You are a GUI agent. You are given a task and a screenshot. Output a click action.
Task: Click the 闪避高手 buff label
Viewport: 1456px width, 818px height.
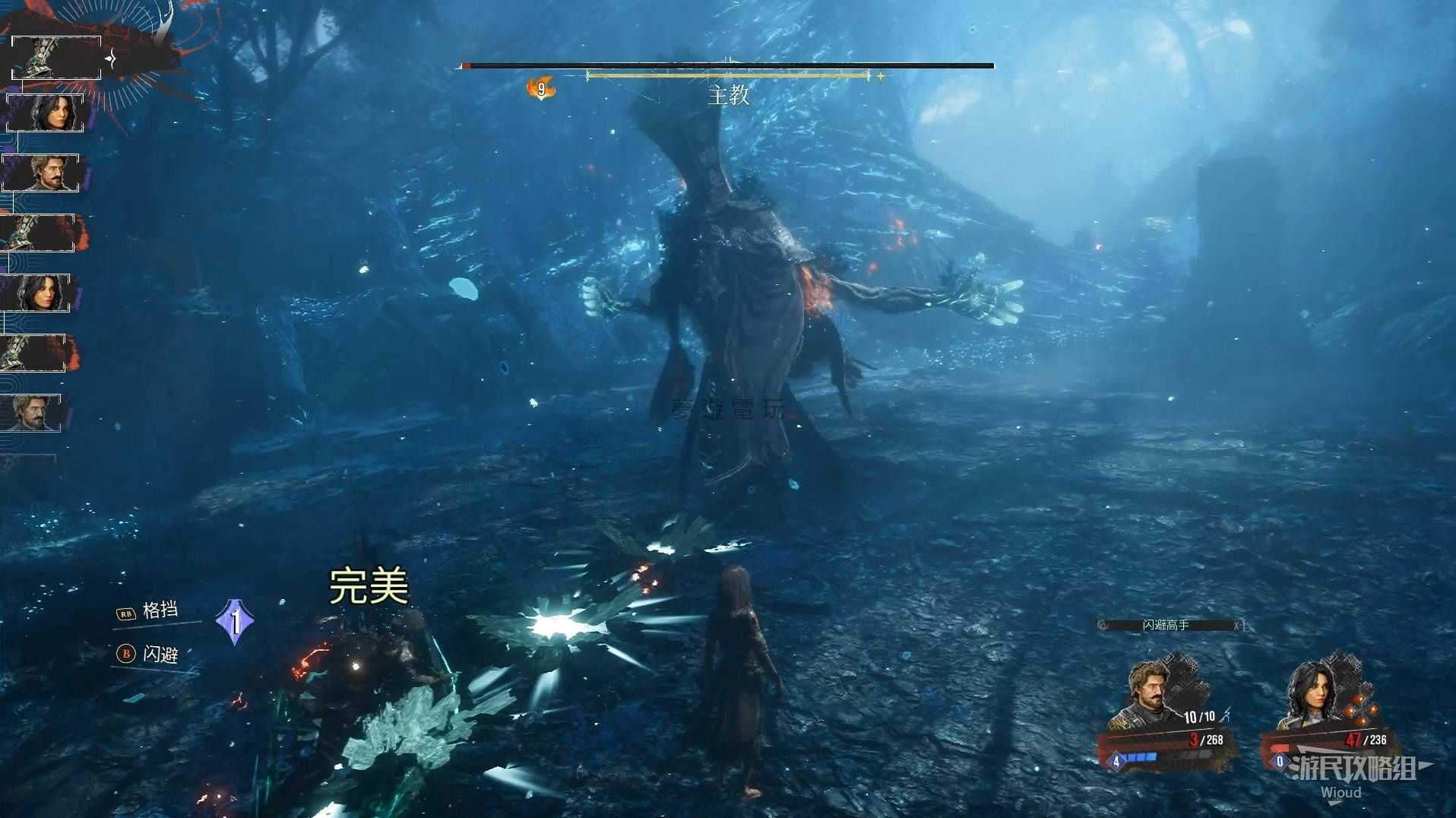pos(1166,625)
